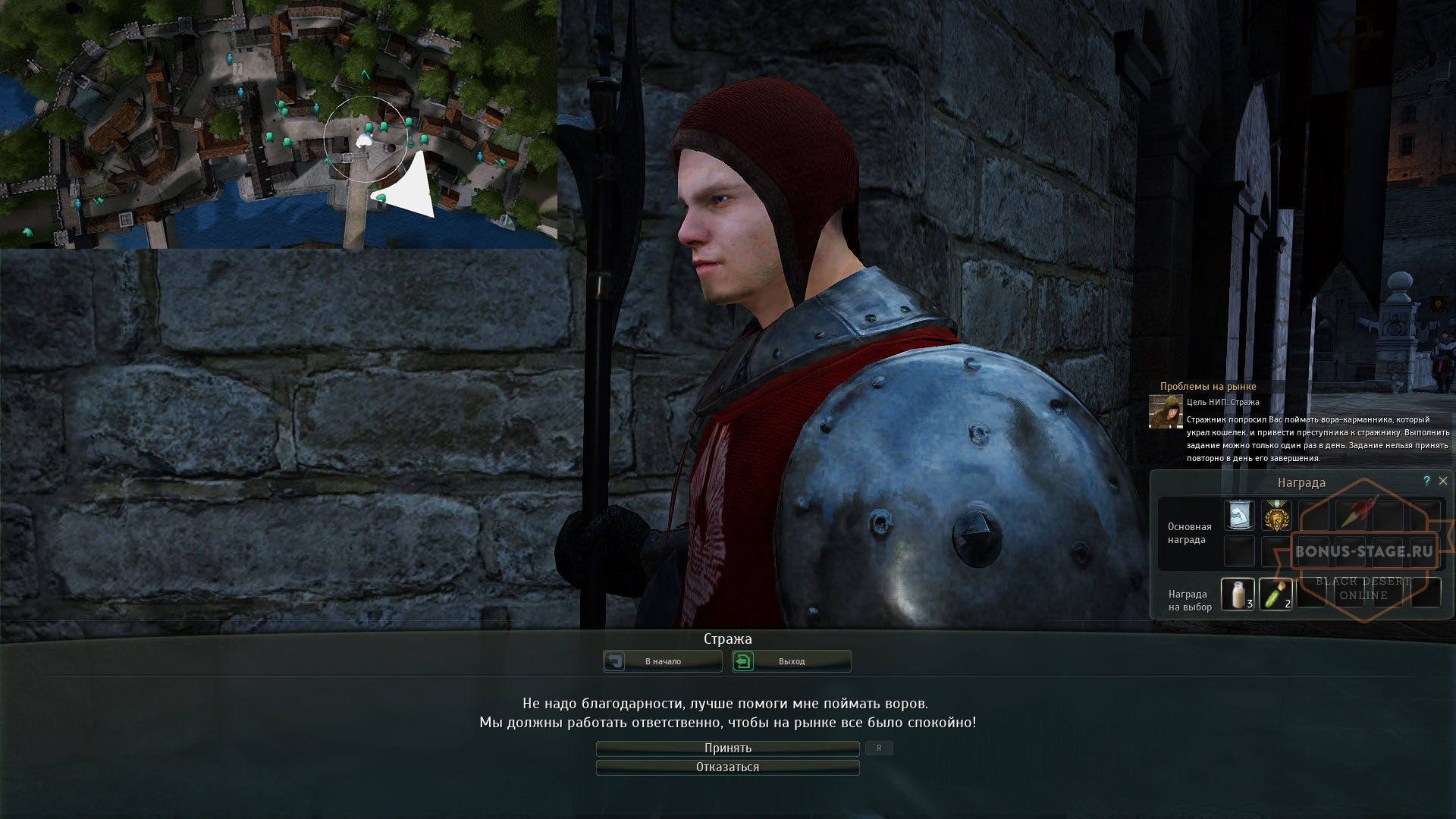The image size is (1456, 819).
Task: Select the milk bottle reward
Action: (1238, 593)
